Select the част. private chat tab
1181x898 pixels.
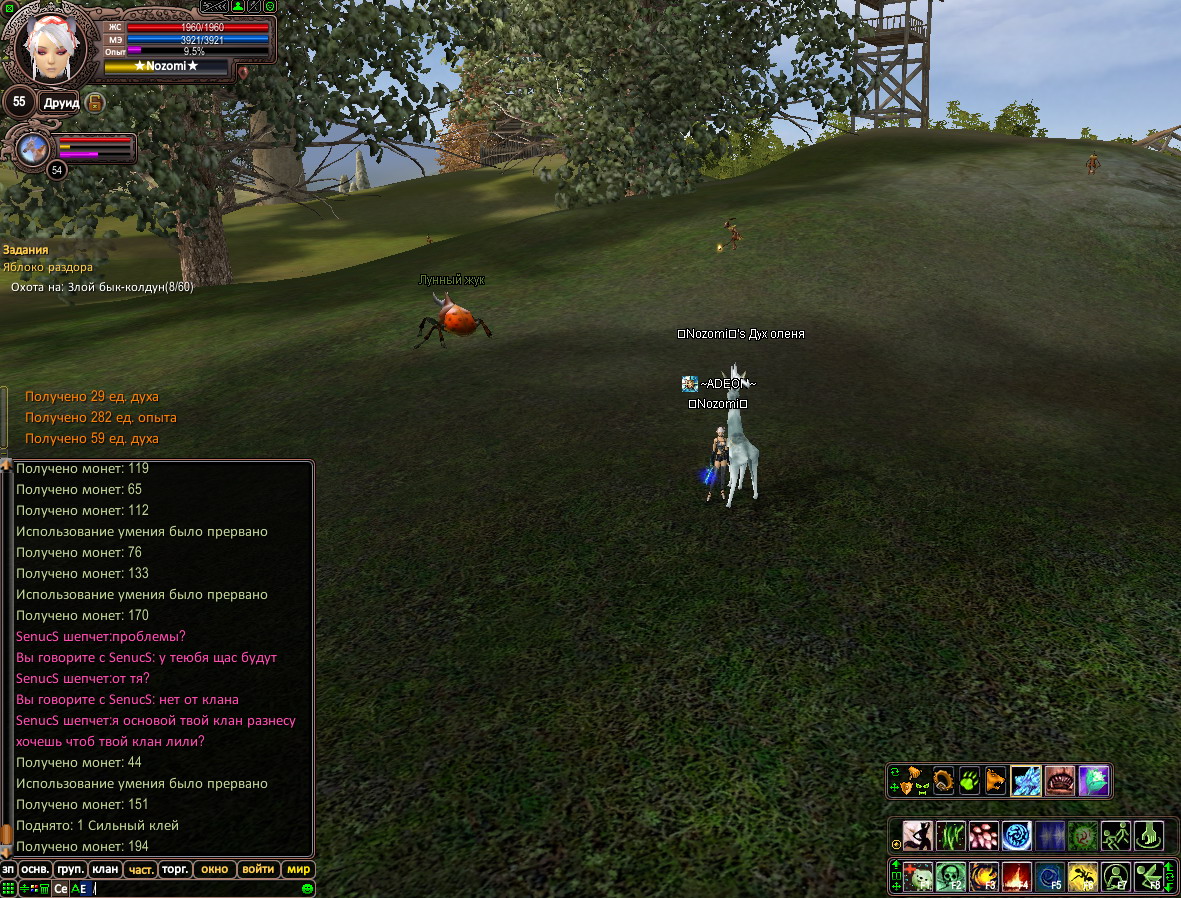(141, 869)
